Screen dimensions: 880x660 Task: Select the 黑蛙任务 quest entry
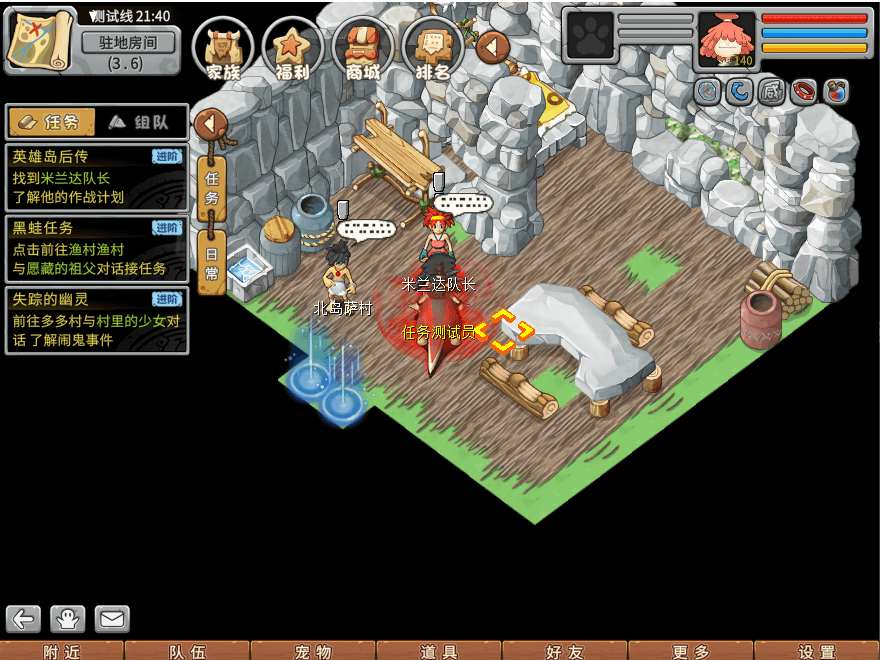[96, 249]
